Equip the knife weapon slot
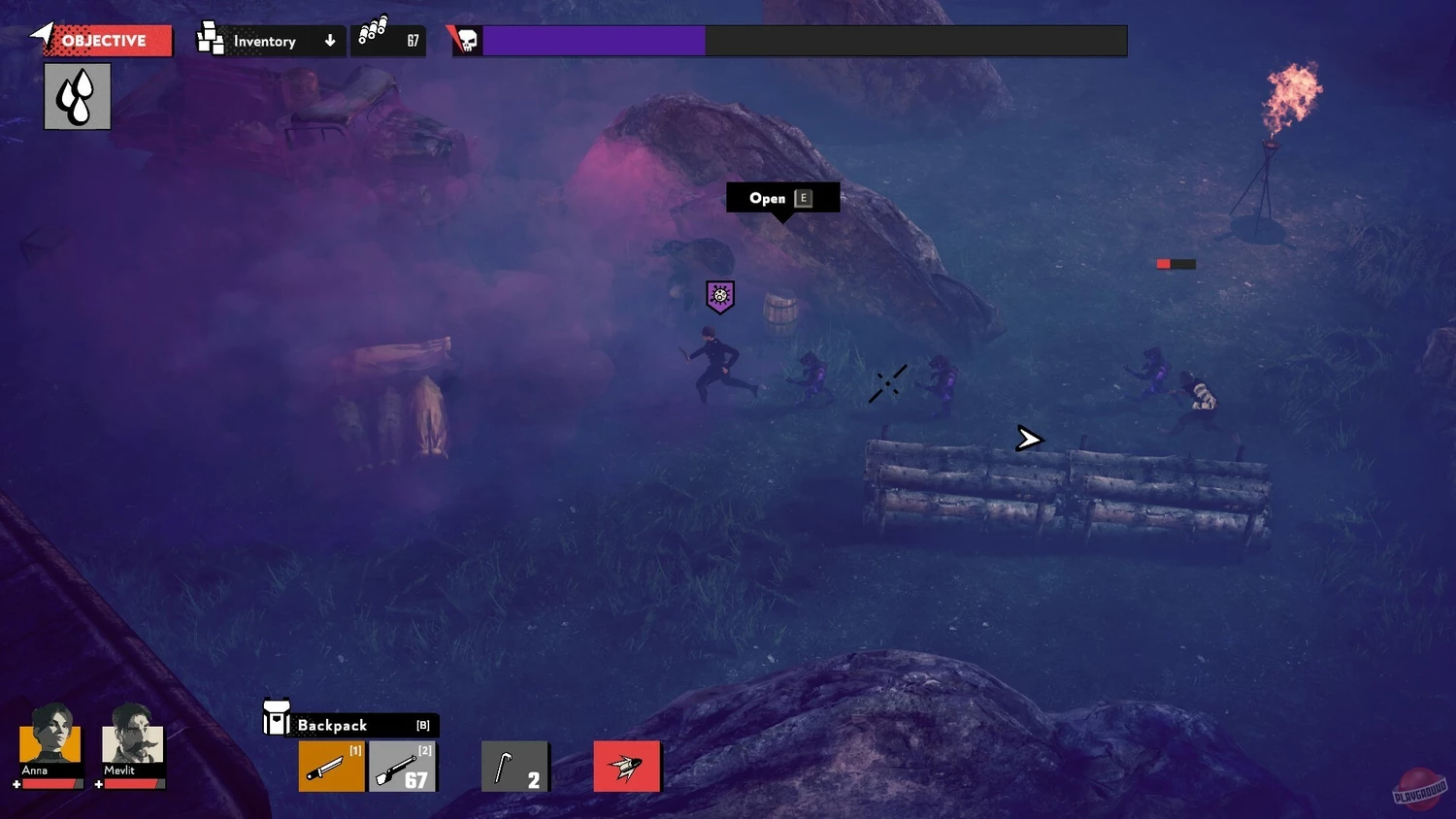1456x819 pixels. click(x=331, y=767)
